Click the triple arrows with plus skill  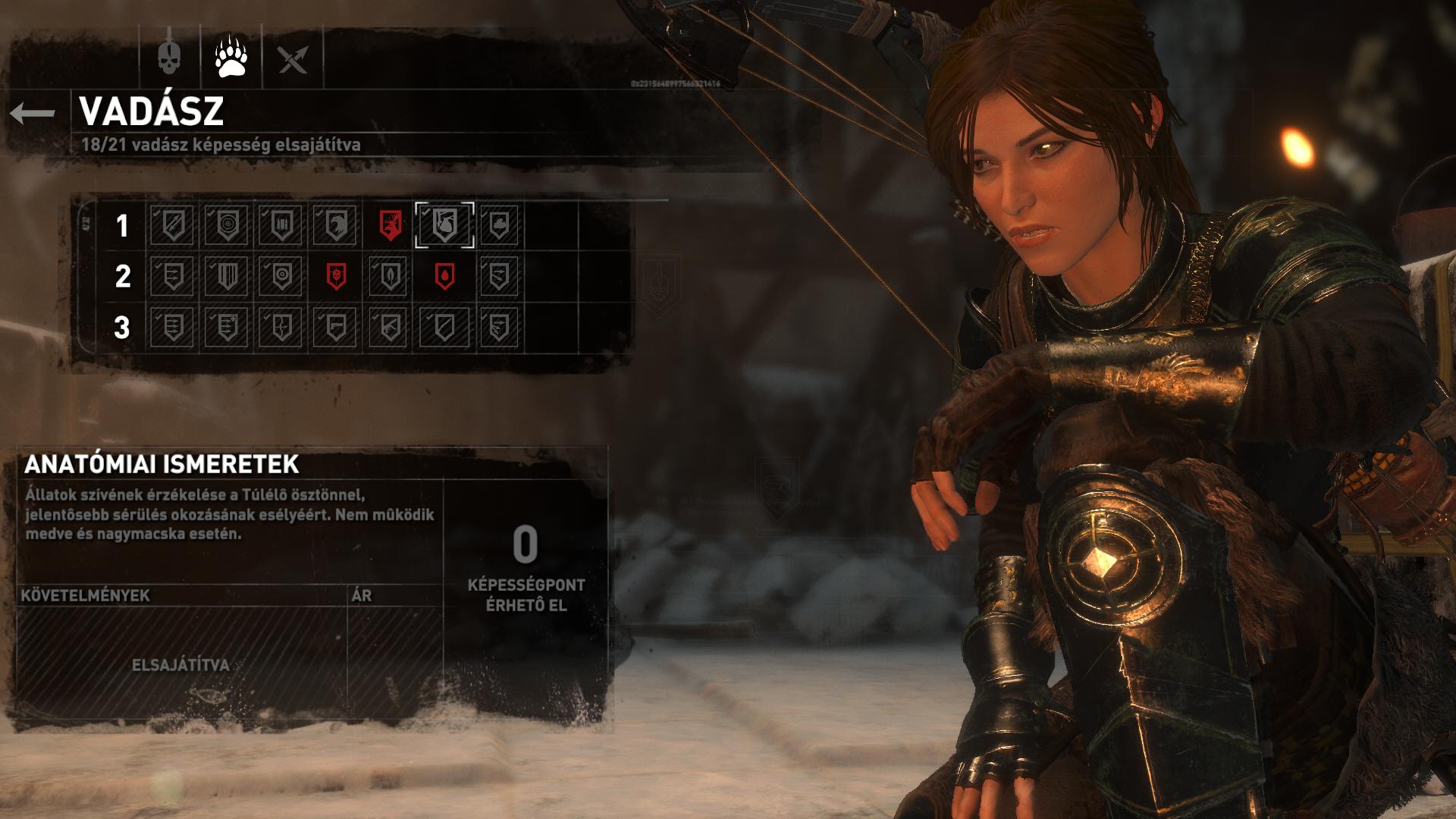coord(227,328)
